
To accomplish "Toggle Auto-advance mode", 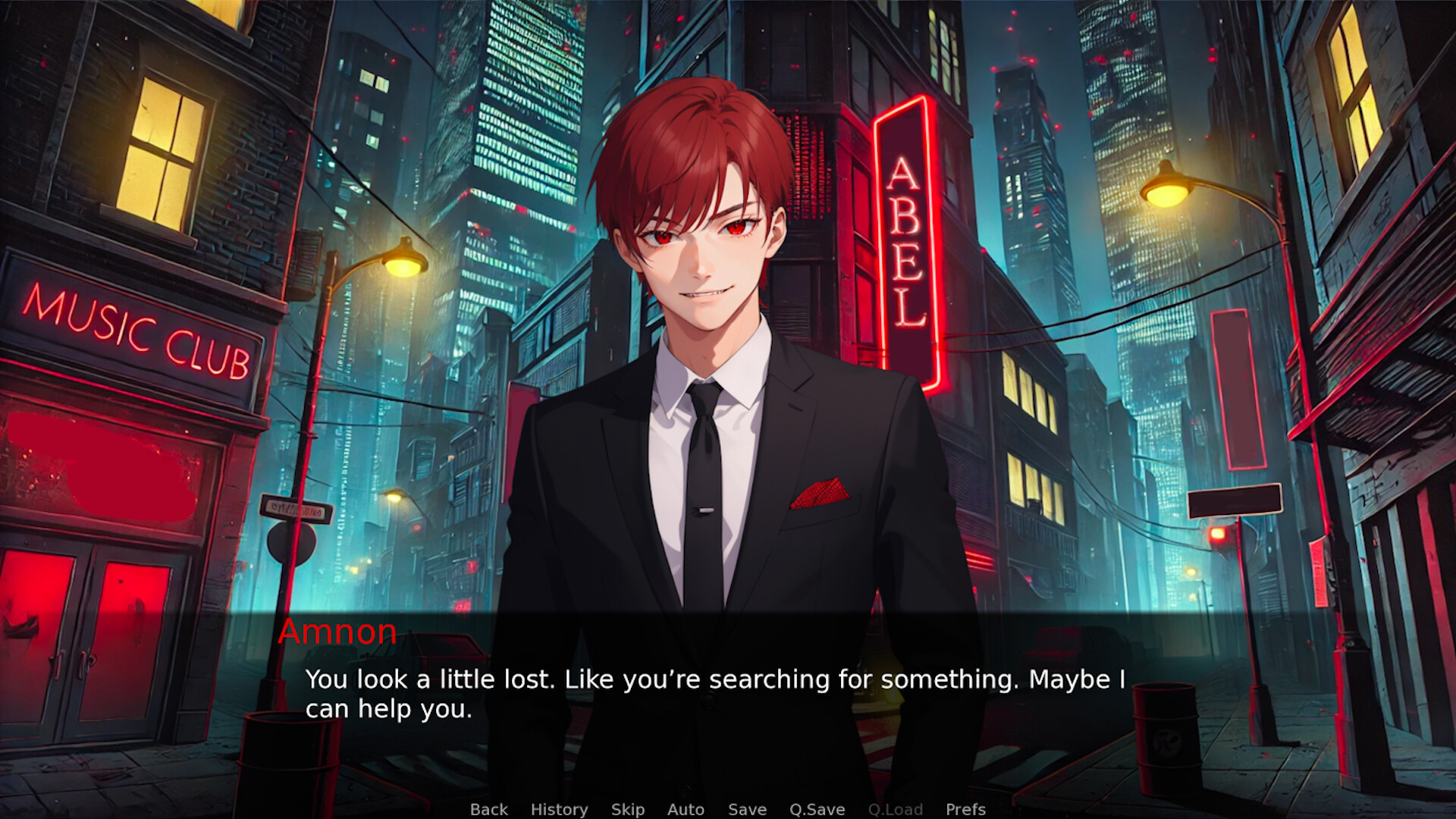I will tap(685, 809).
